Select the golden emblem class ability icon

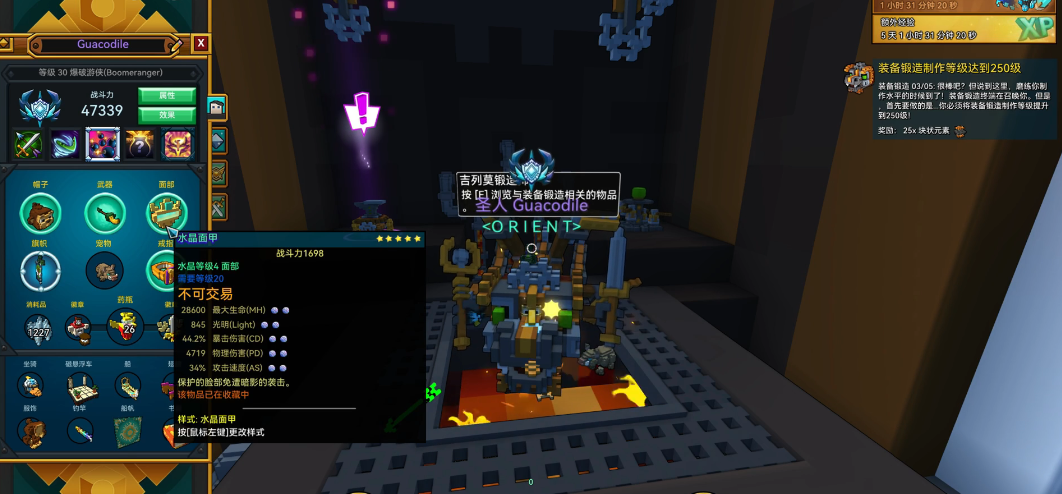(x=178, y=145)
